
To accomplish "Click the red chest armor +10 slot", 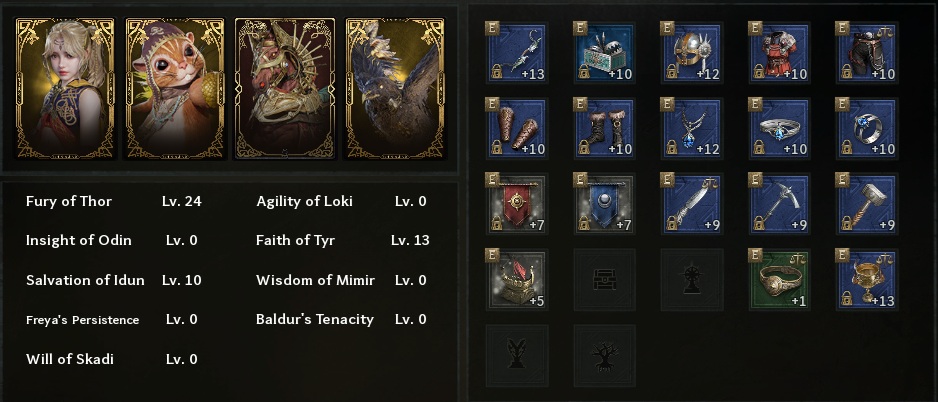I will (779, 53).
